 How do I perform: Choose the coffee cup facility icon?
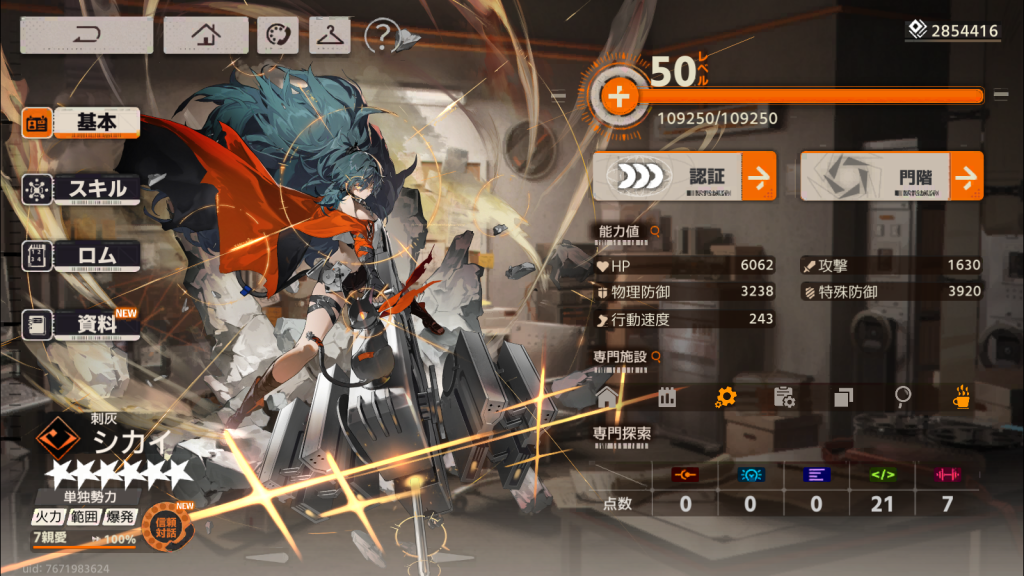(961, 397)
